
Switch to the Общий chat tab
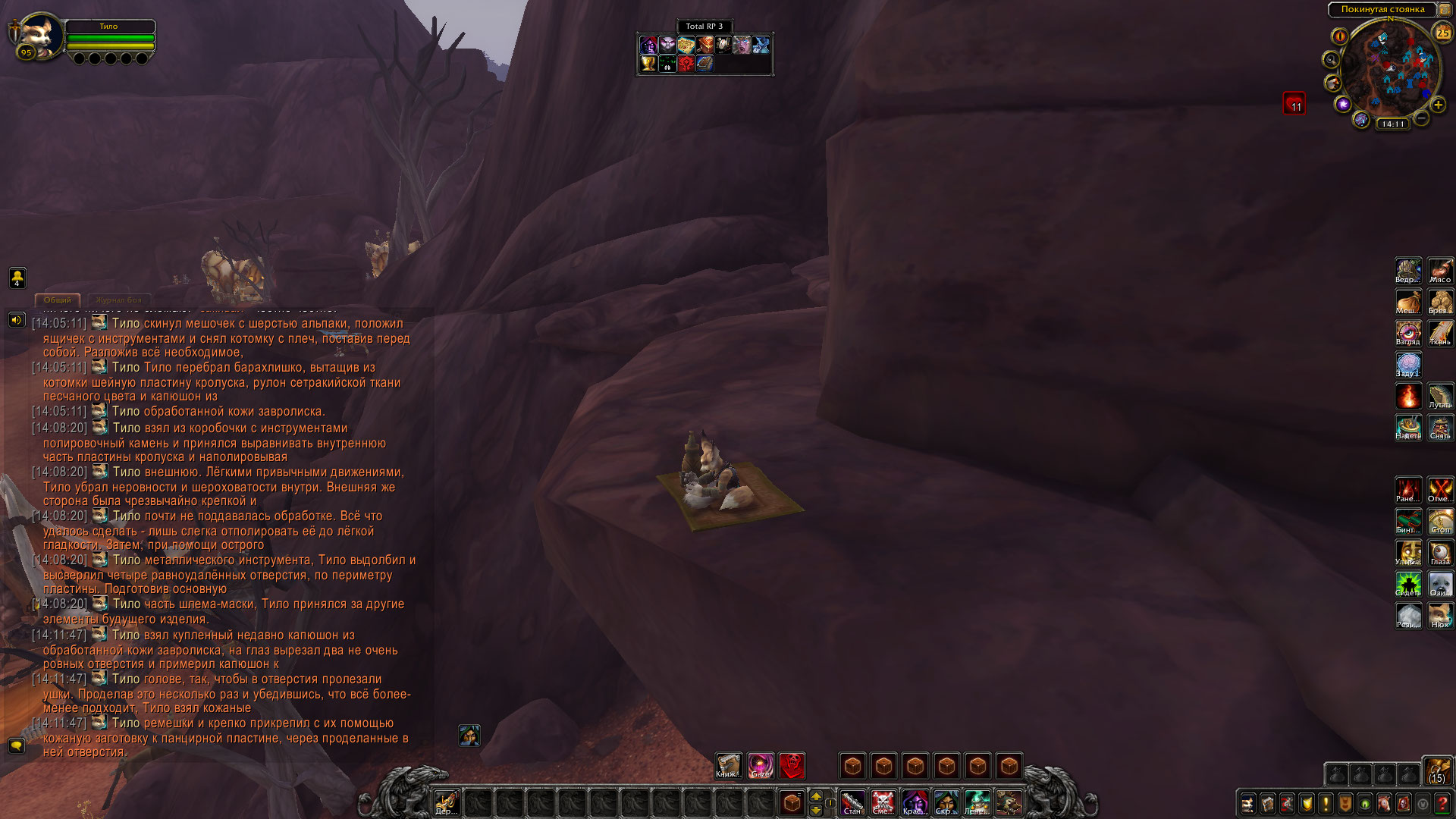point(58,300)
